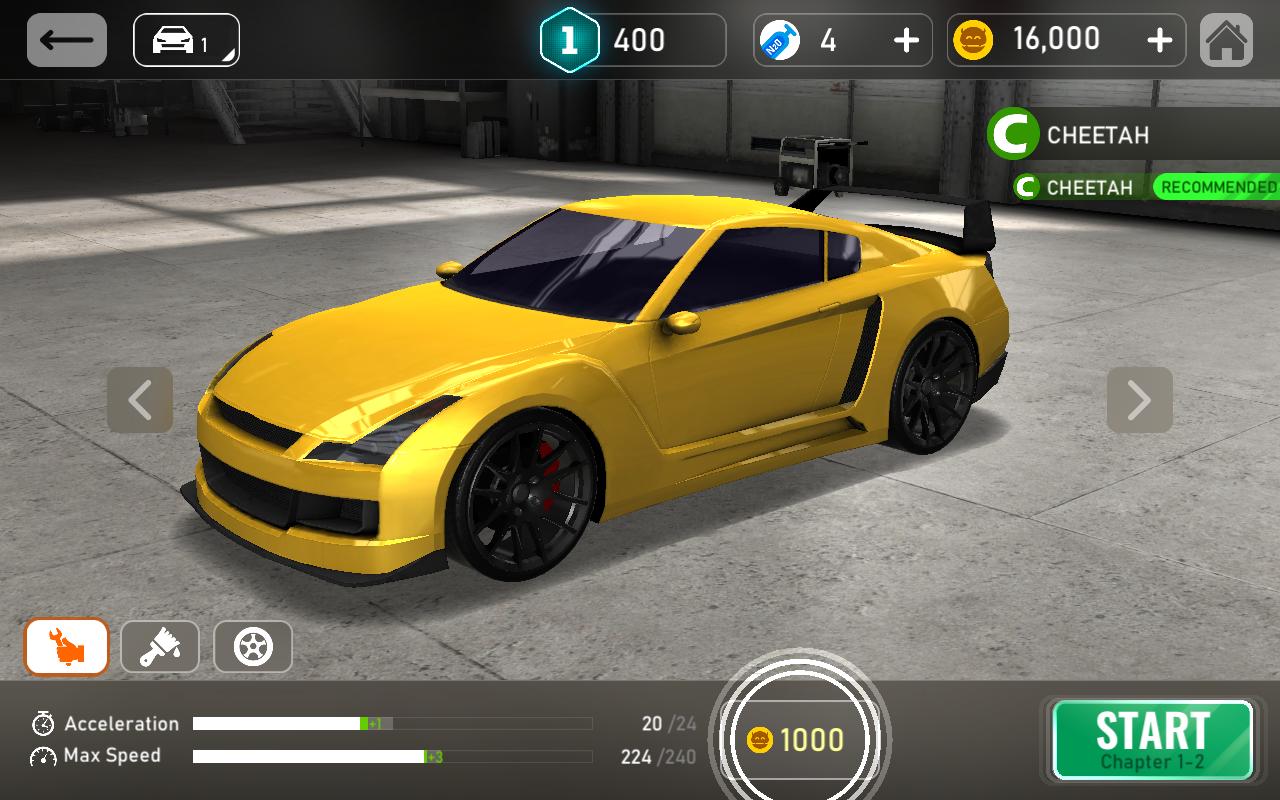Select the wheel rims tab

[253, 647]
